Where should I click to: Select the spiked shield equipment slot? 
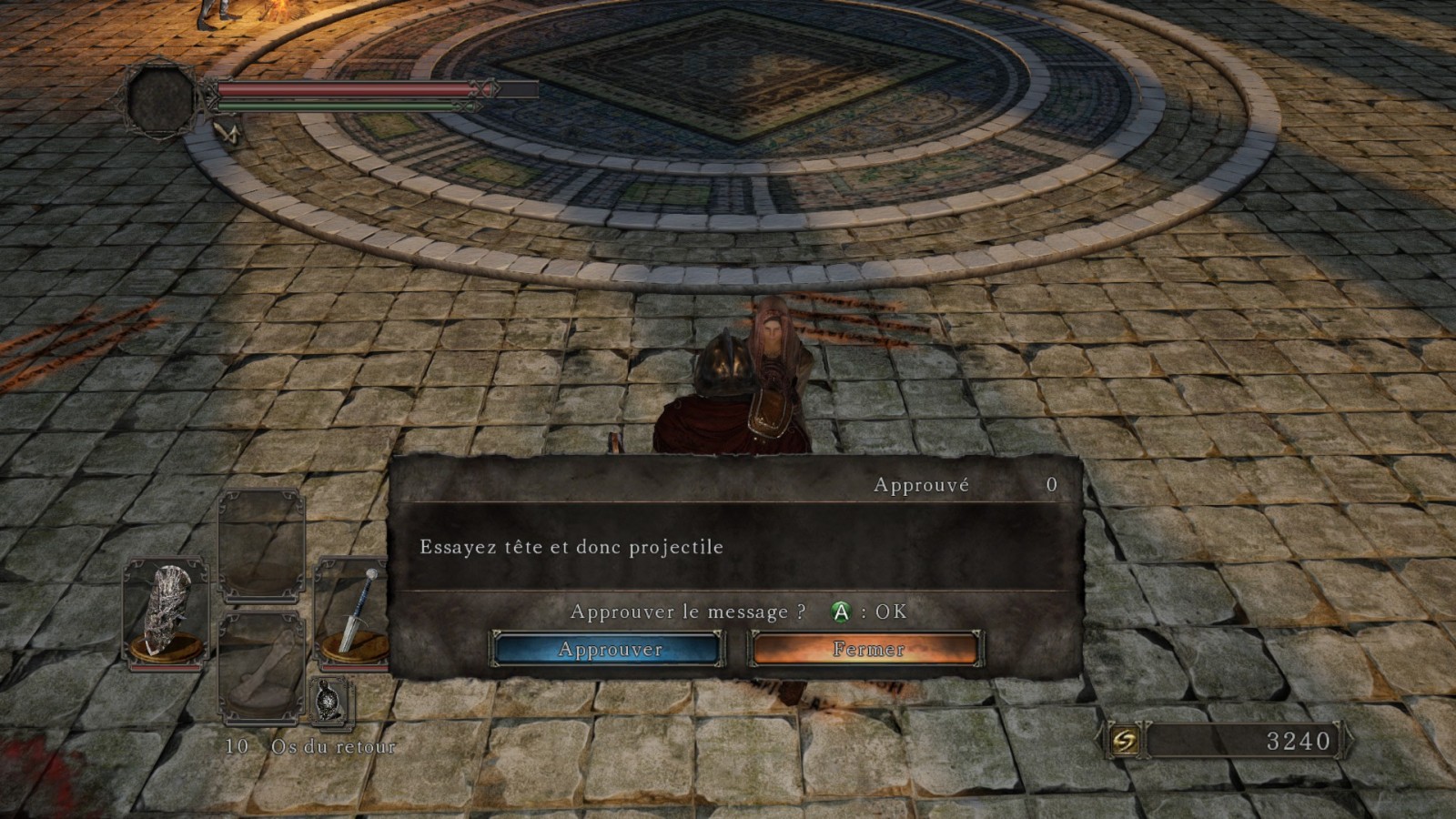167,613
